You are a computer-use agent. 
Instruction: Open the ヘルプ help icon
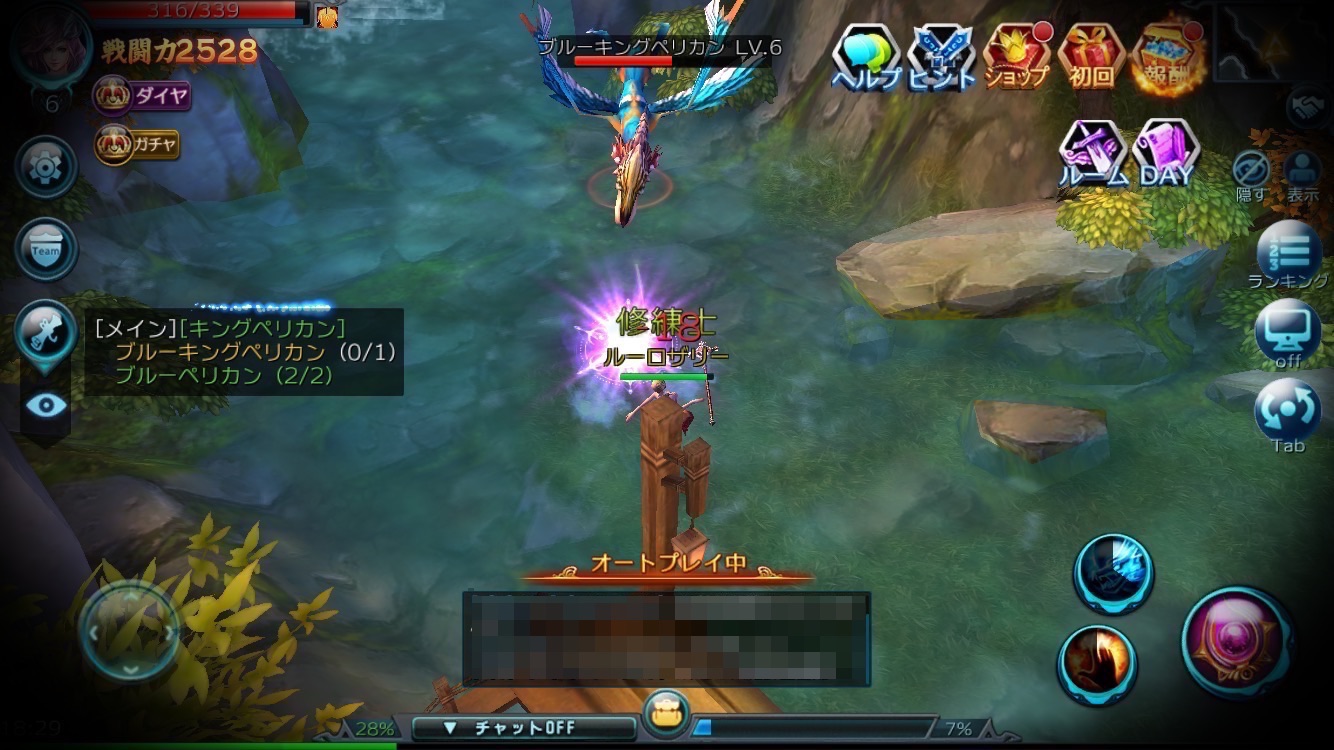point(866,56)
